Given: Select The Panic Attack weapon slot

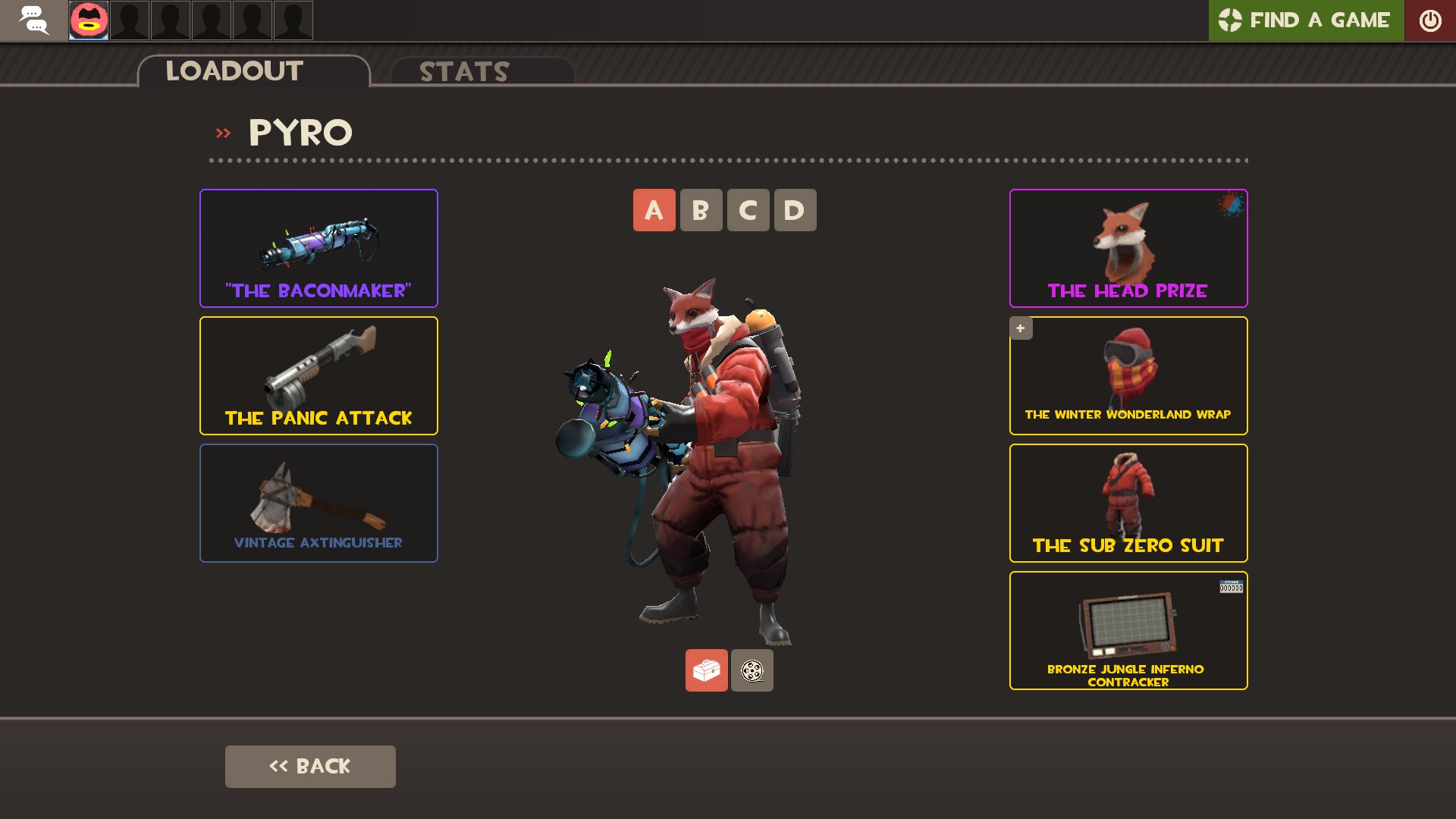Looking at the screenshot, I should coord(318,375).
